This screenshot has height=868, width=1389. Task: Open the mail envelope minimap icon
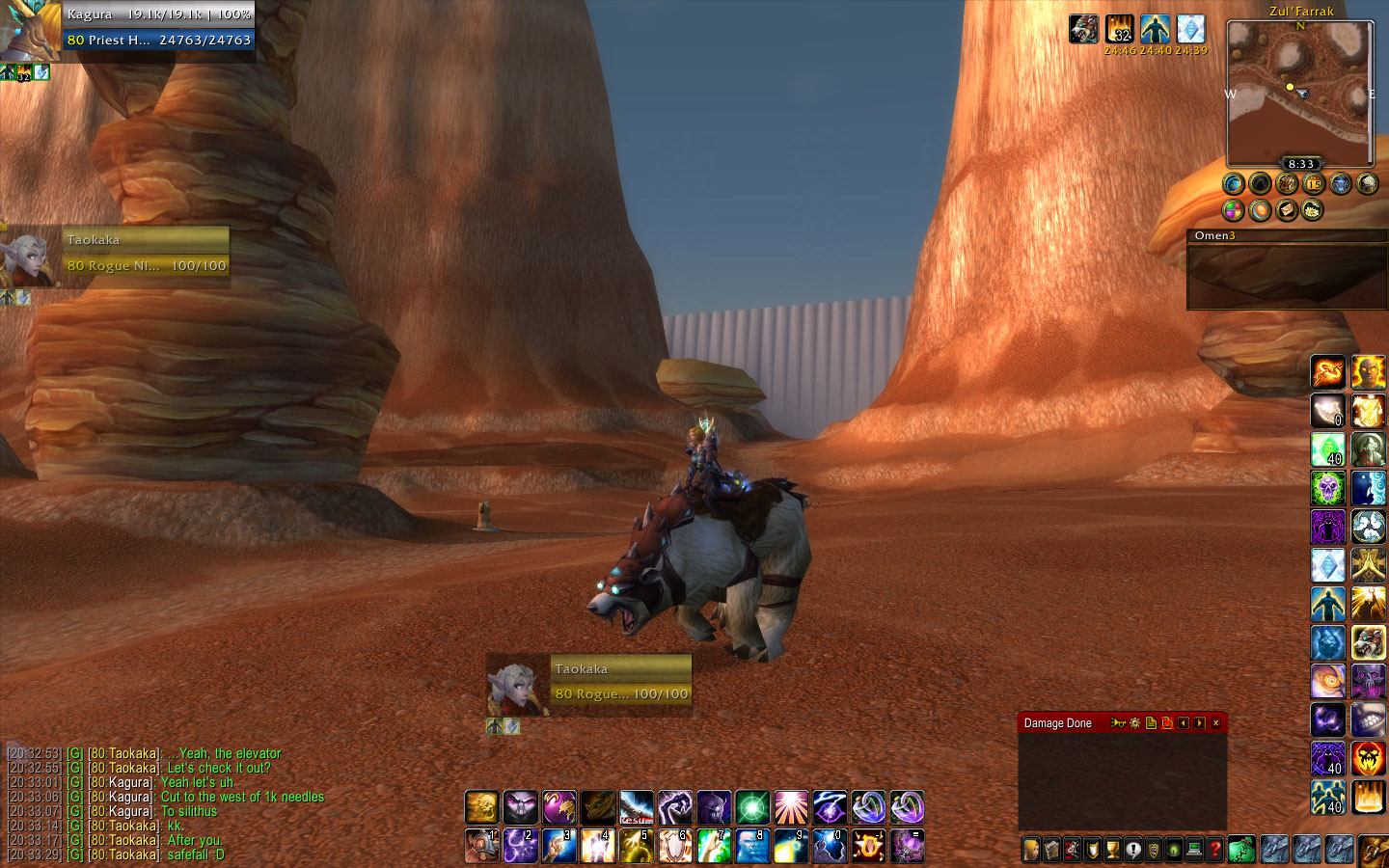click(x=1287, y=209)
